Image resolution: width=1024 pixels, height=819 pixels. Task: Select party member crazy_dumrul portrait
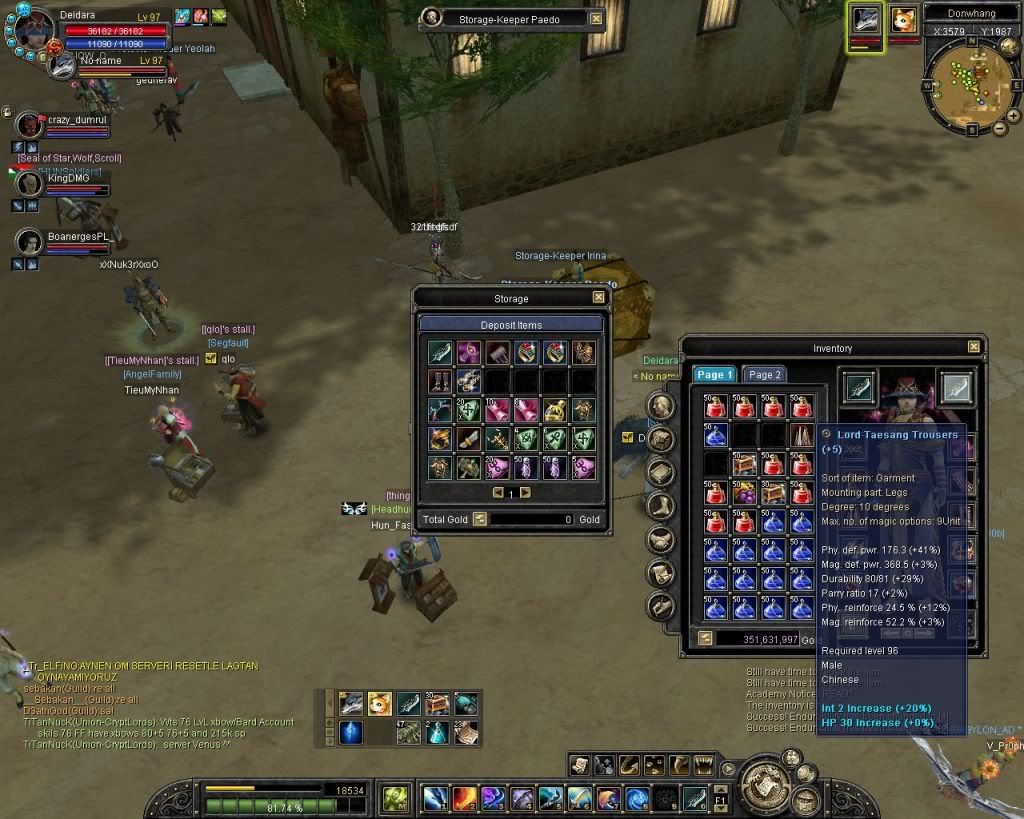[30, 125]
